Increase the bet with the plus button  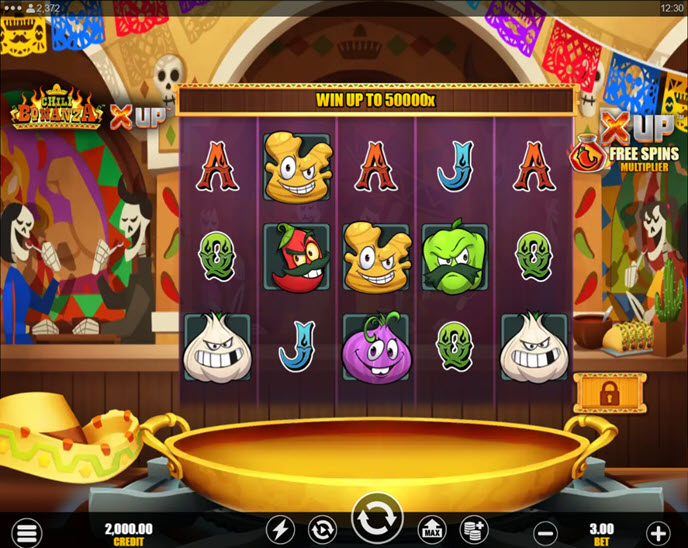(x=657, y=530)
